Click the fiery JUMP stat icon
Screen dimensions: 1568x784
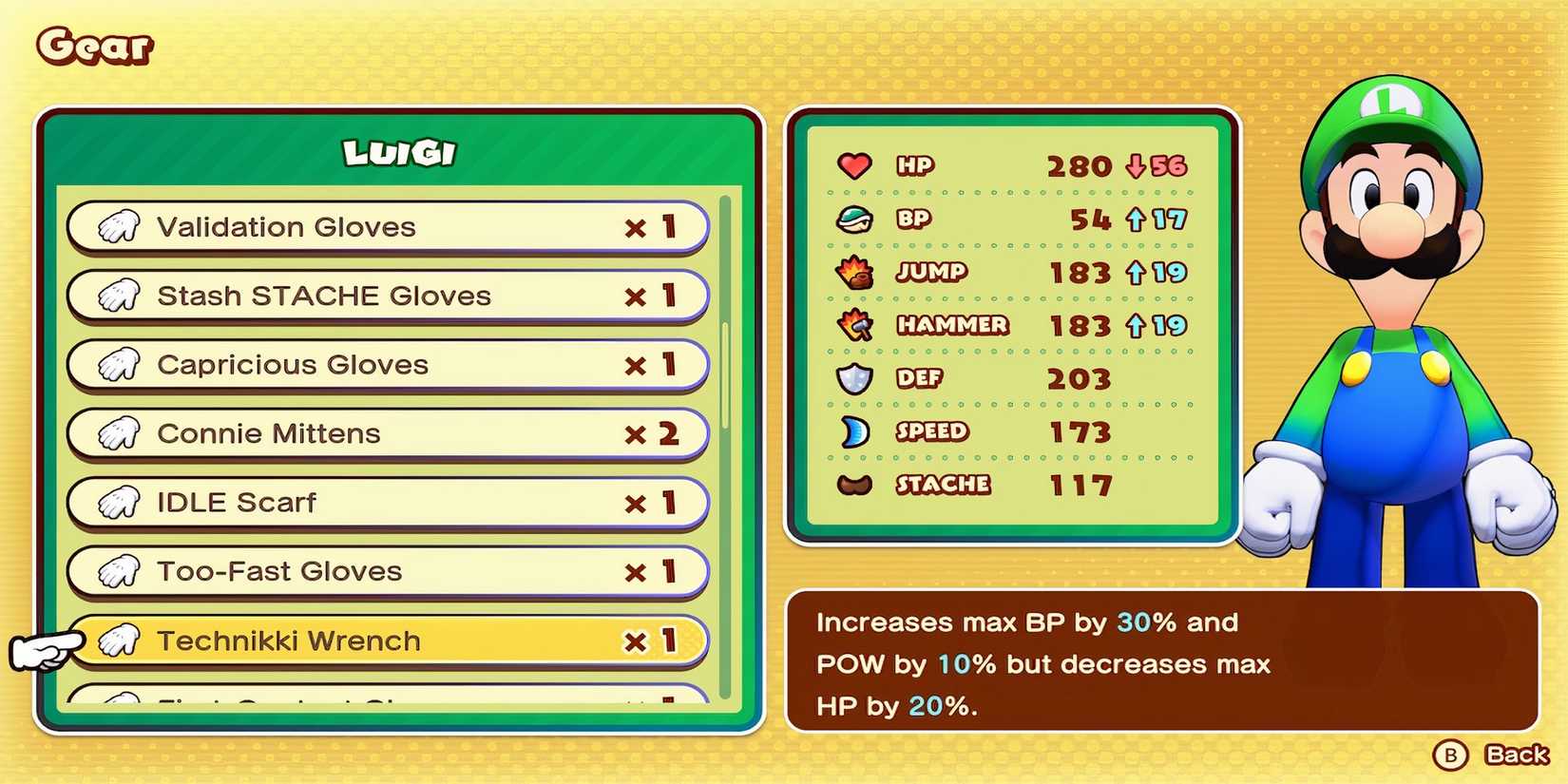pos(854,272)
